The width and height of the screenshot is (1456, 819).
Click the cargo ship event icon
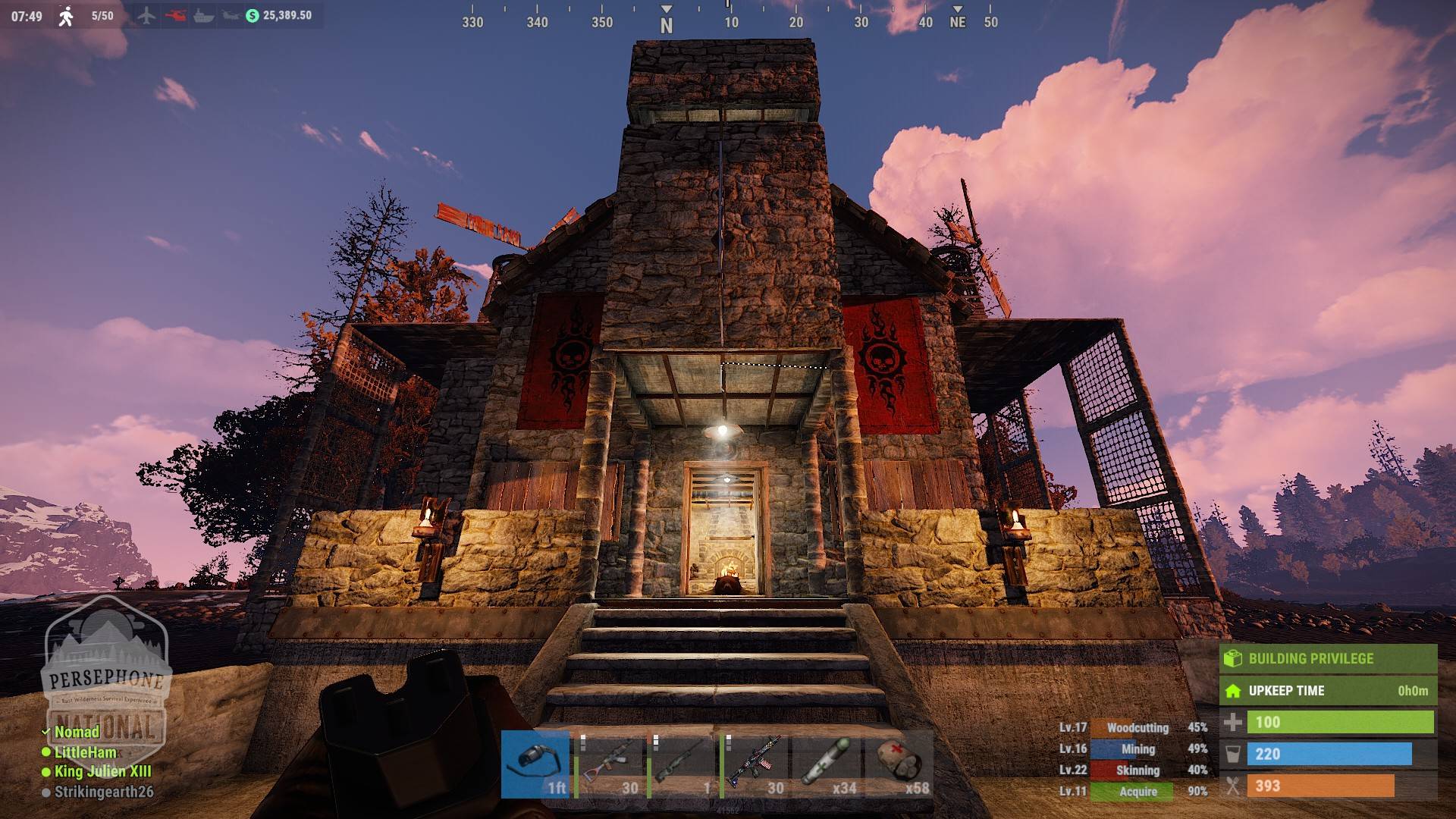[x=203, y=15]
